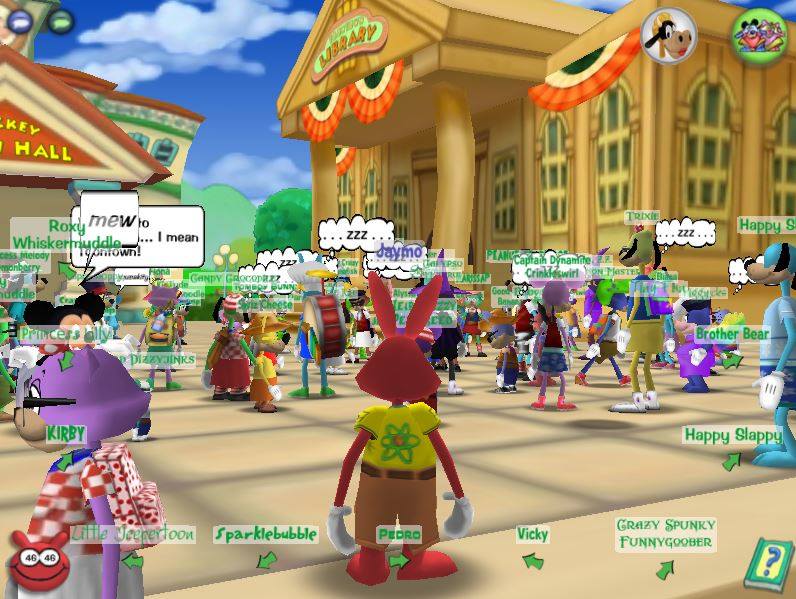Select the Little Jeepertoon name tag
The width and height of the screenshot is (796, 599).
coord(133,534)
